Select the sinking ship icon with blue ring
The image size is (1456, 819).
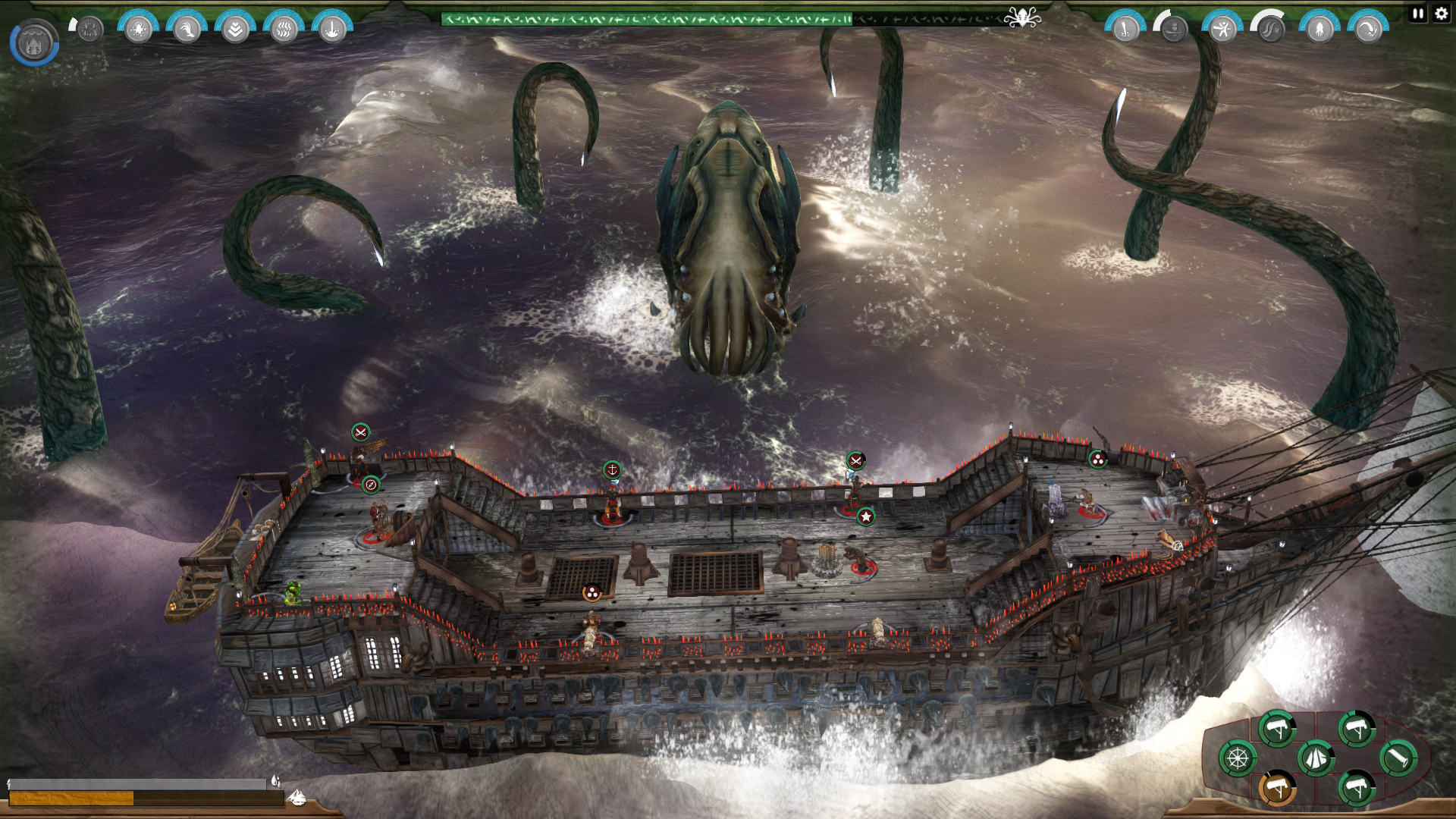tap(34, 42)
